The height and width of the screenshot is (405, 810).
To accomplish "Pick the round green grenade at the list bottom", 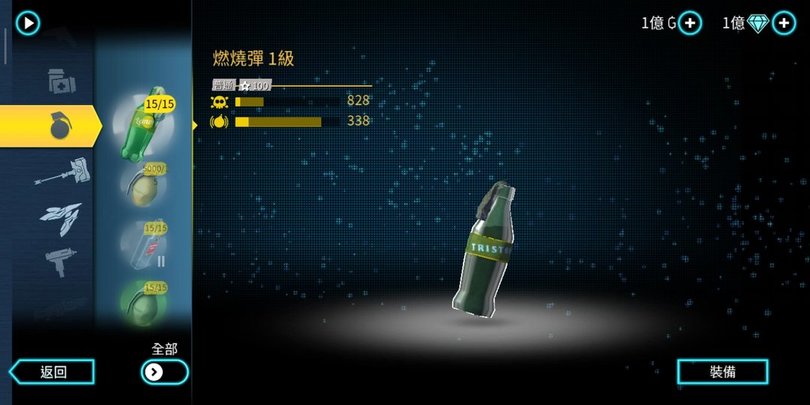I will pos(143,298).
